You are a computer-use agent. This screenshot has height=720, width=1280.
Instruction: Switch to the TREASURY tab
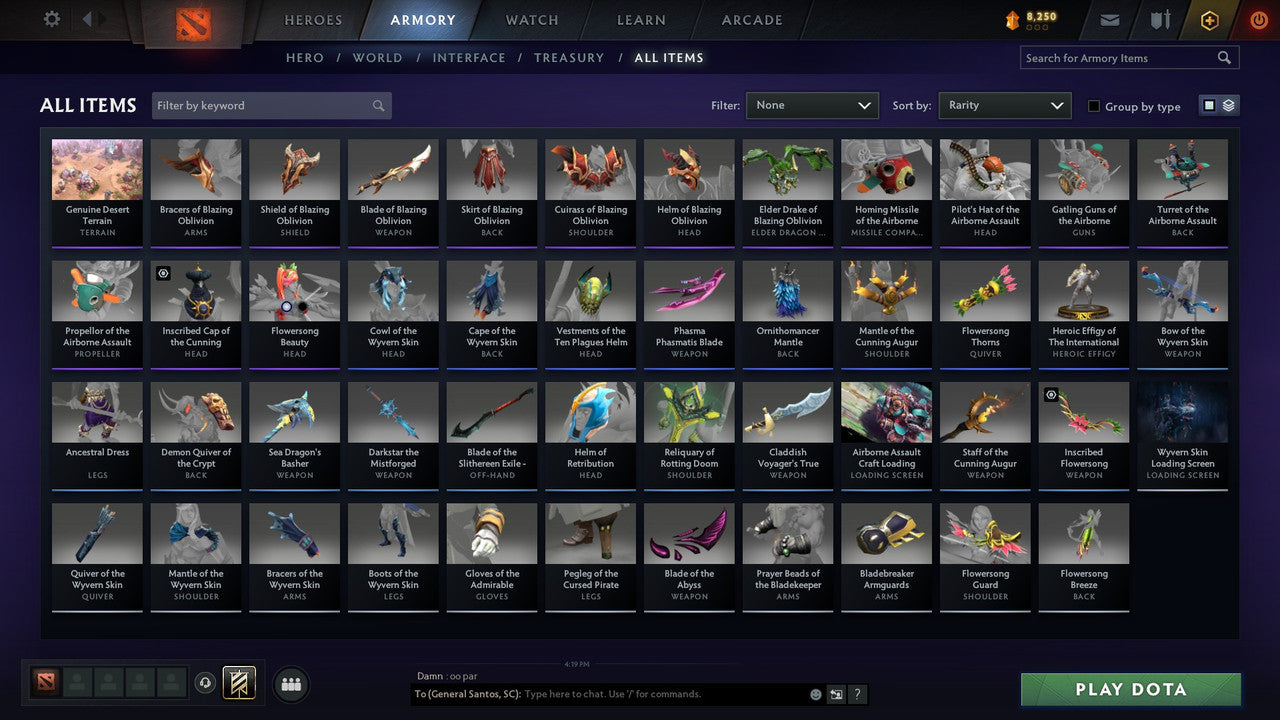(569, 58)
